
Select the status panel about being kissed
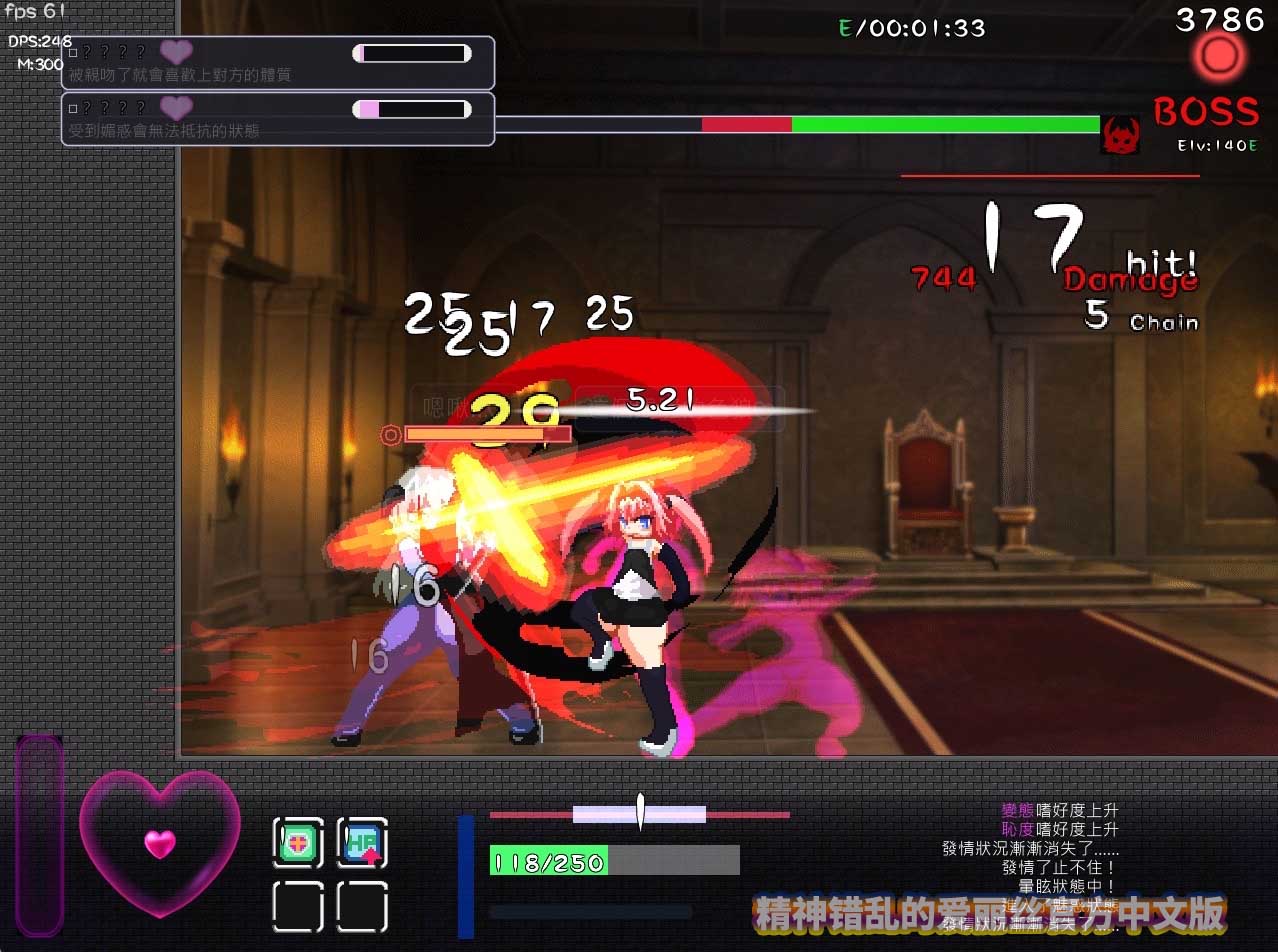[x=278, y=63]
